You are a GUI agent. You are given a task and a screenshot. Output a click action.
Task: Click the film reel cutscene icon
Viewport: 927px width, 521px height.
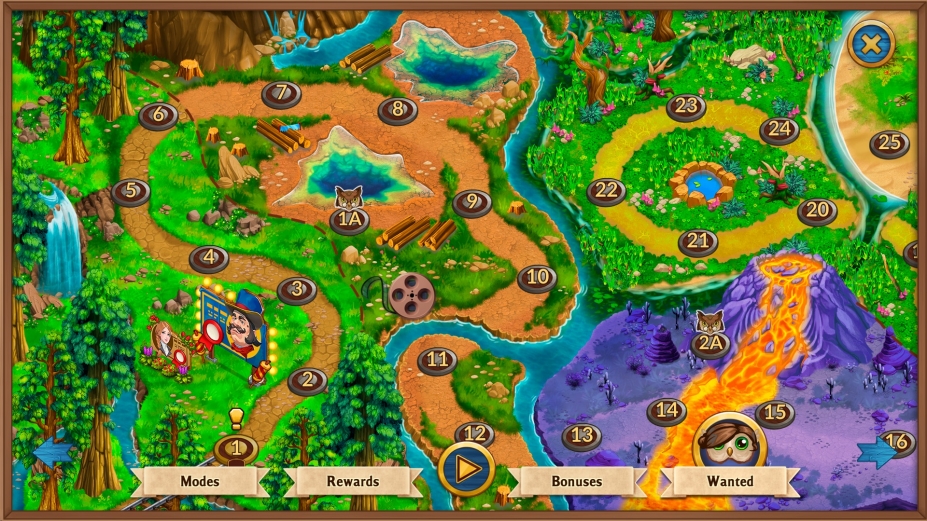[x=406, y=294]
